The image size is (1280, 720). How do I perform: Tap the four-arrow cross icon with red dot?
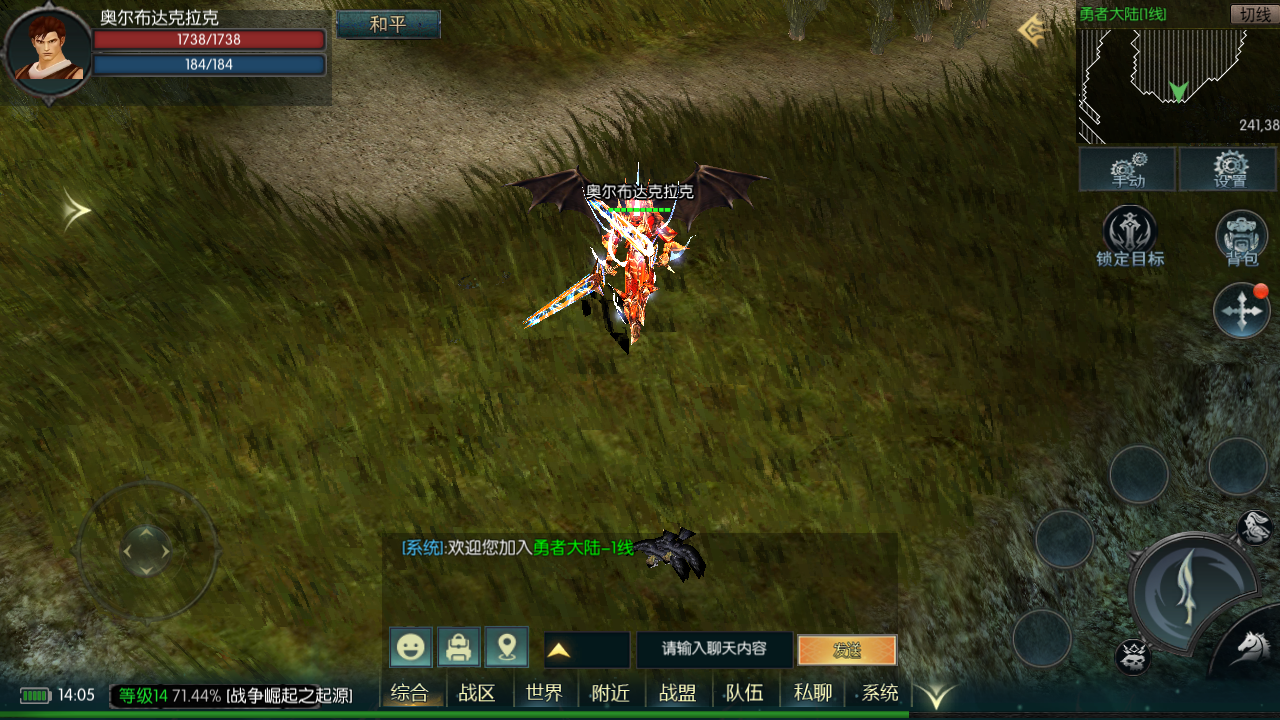point(1241,311)
